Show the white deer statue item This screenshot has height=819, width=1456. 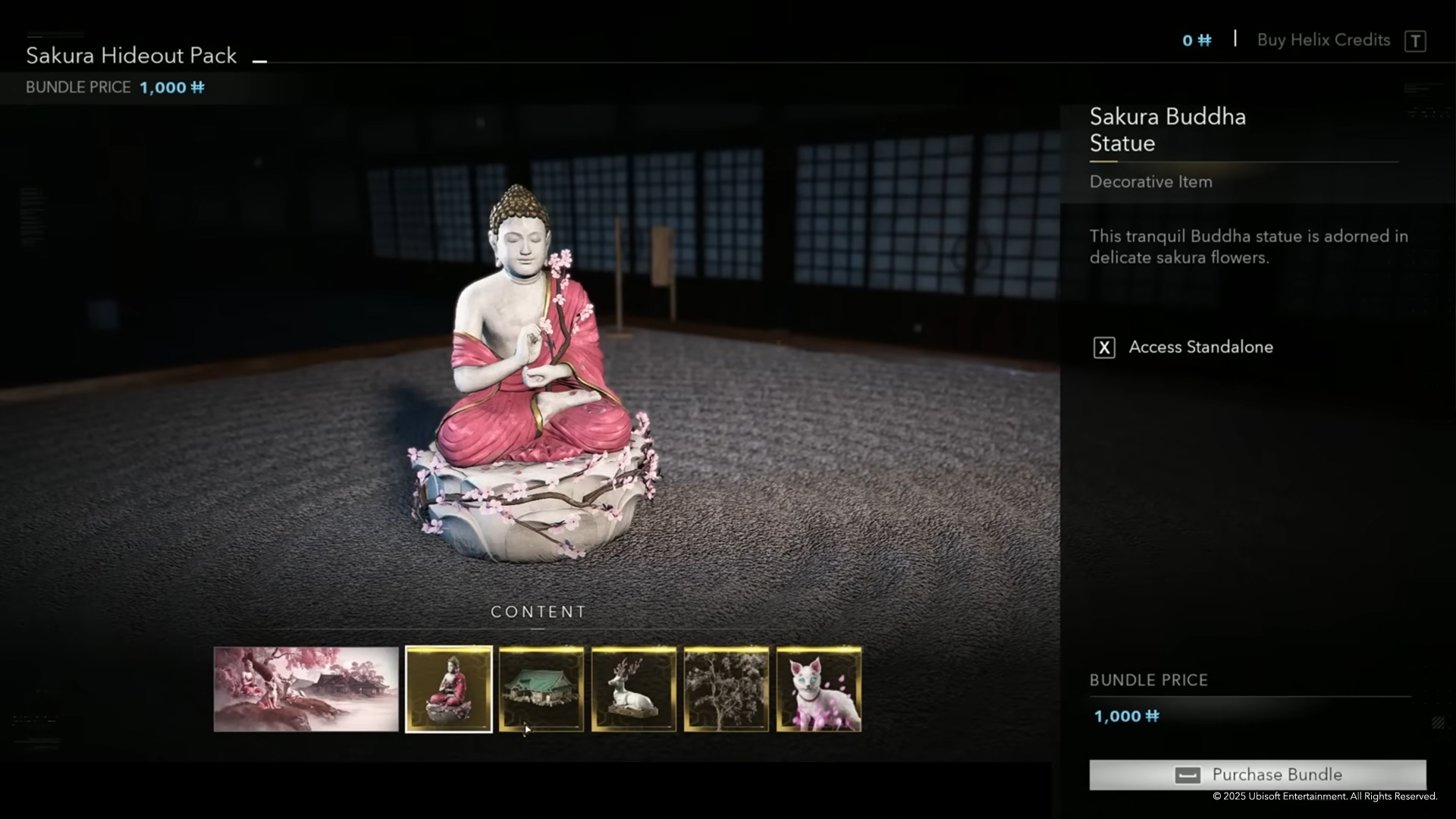[x=634, y=689]
